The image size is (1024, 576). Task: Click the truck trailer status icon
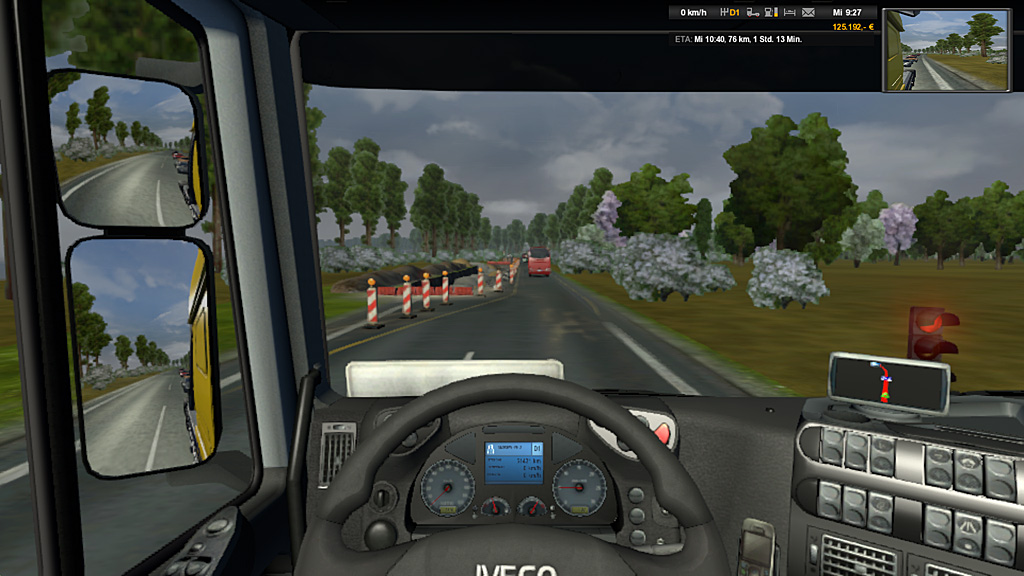tap(752, 13)
